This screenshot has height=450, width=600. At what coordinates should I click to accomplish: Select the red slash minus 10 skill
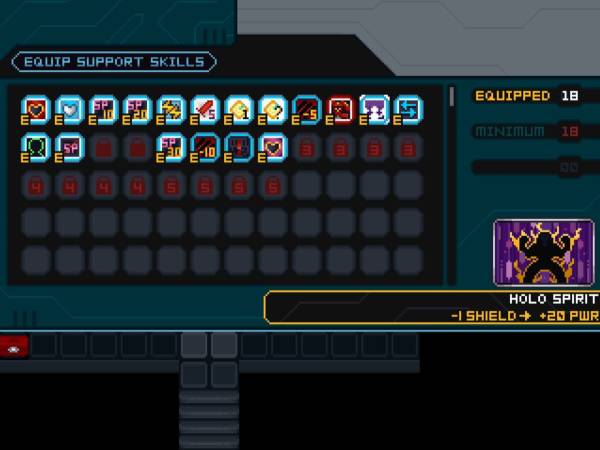pos(206,146)
